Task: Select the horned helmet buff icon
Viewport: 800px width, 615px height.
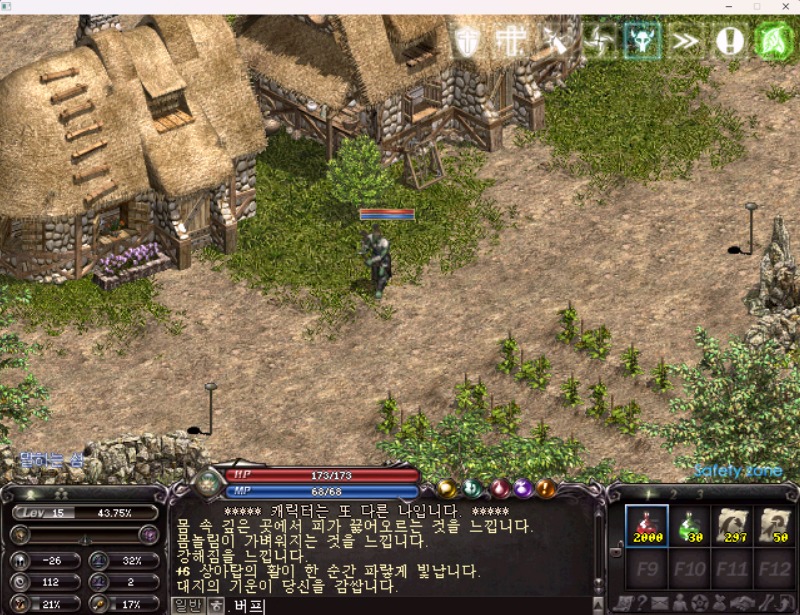Action: coord(641,41)
